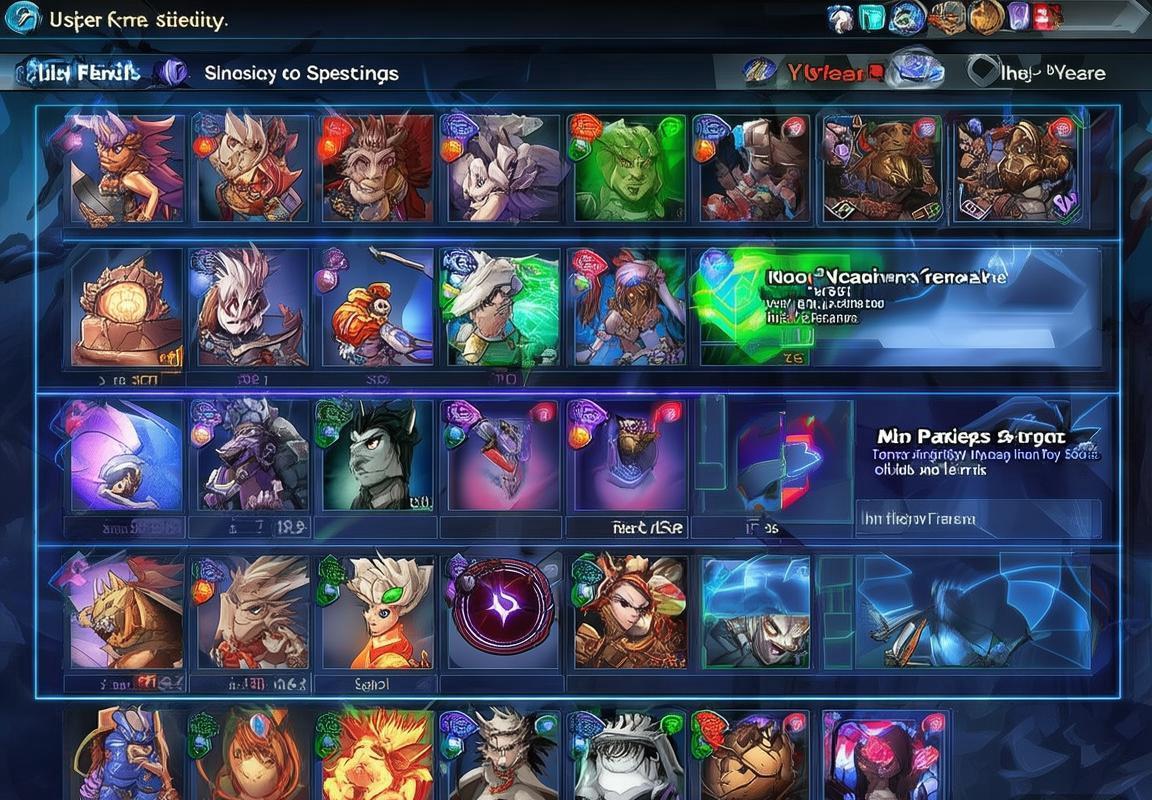Open the Sinasiay co Spestings tab
The height and width of the screenshot is (800, 1152).
coord(301,73)
